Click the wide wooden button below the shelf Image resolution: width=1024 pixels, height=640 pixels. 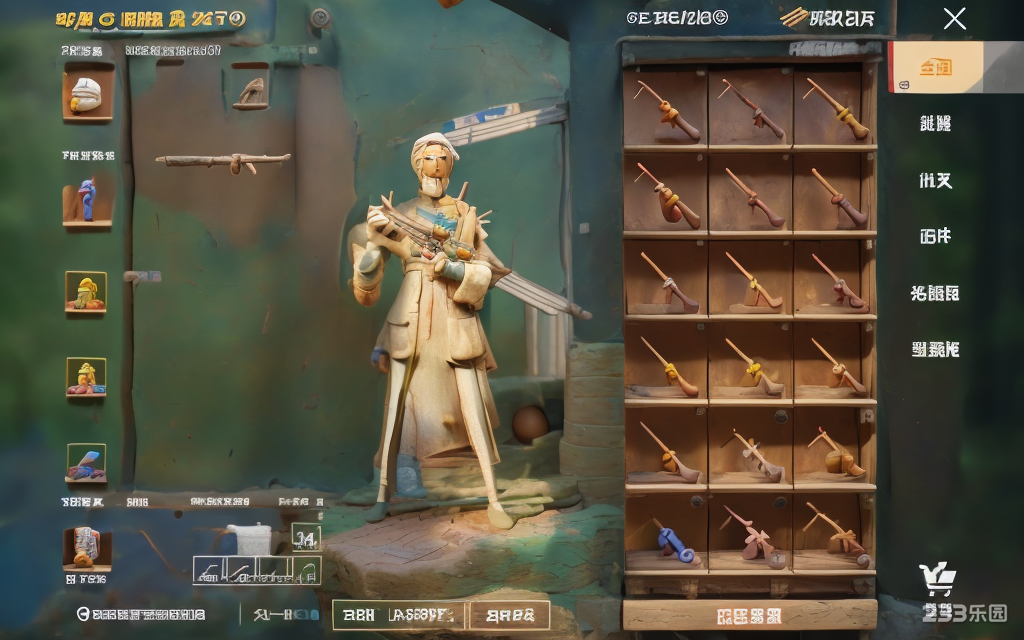(749, 614)
